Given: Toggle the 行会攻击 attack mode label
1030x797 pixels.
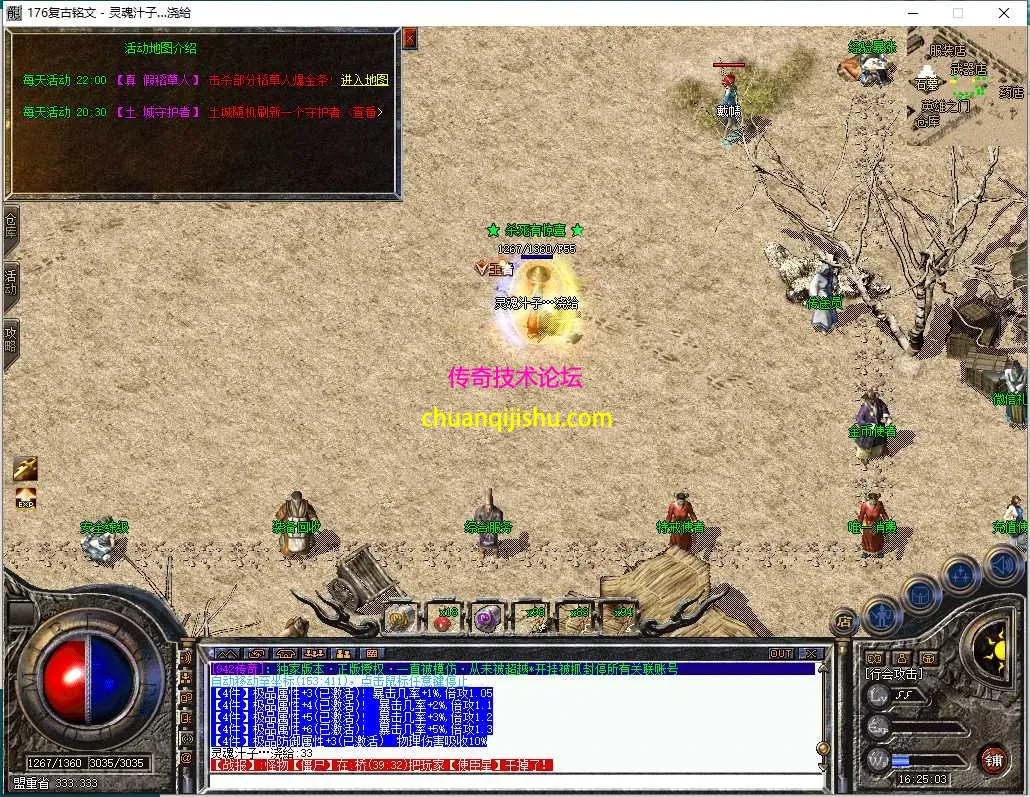Looking at the screenshot, I should pos(894,675).
